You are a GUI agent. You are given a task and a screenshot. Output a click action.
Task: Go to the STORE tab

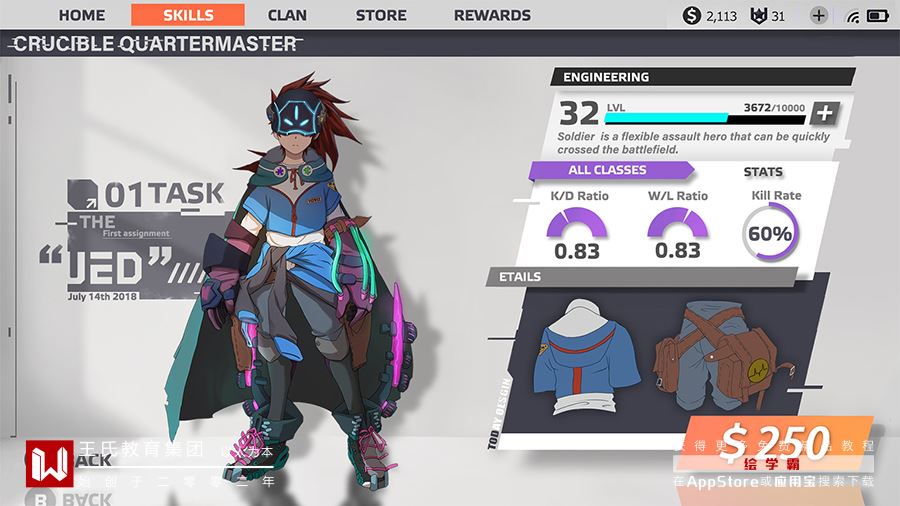[381, 15]
